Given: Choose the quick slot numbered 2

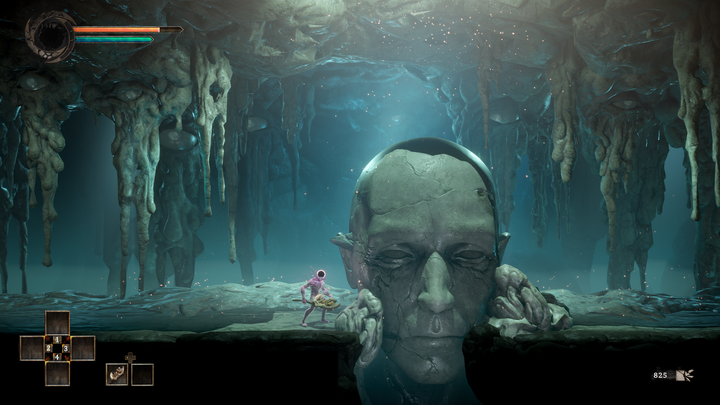Looking at the screenshot, I should [48, 349].
